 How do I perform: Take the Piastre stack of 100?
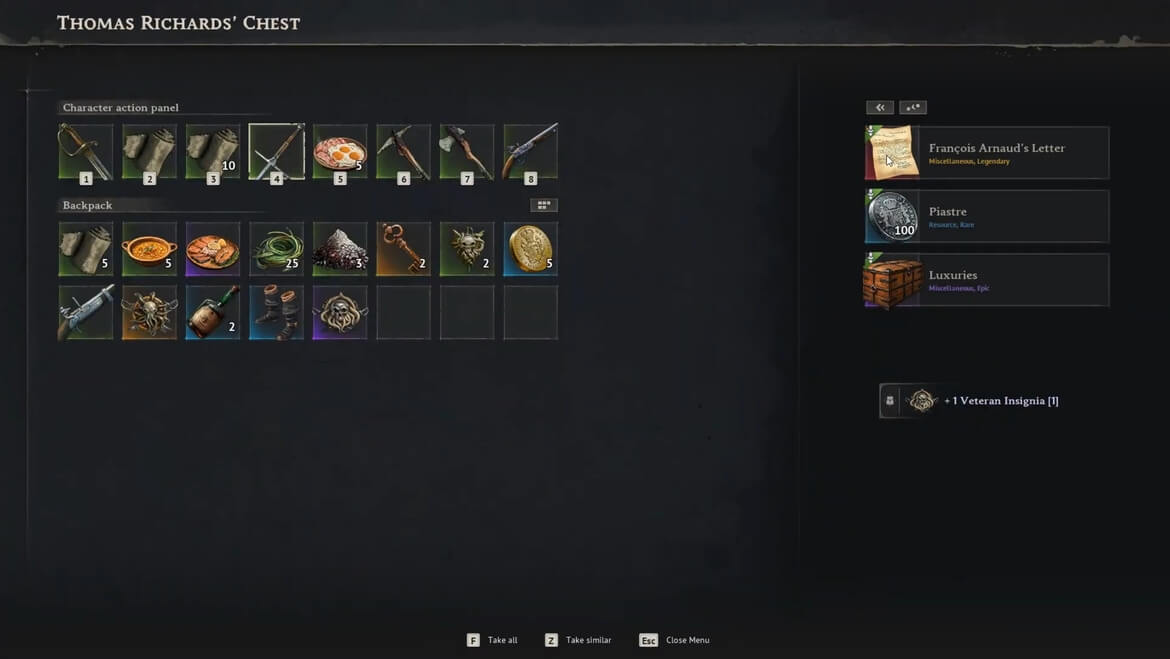(x=986, y=217)
